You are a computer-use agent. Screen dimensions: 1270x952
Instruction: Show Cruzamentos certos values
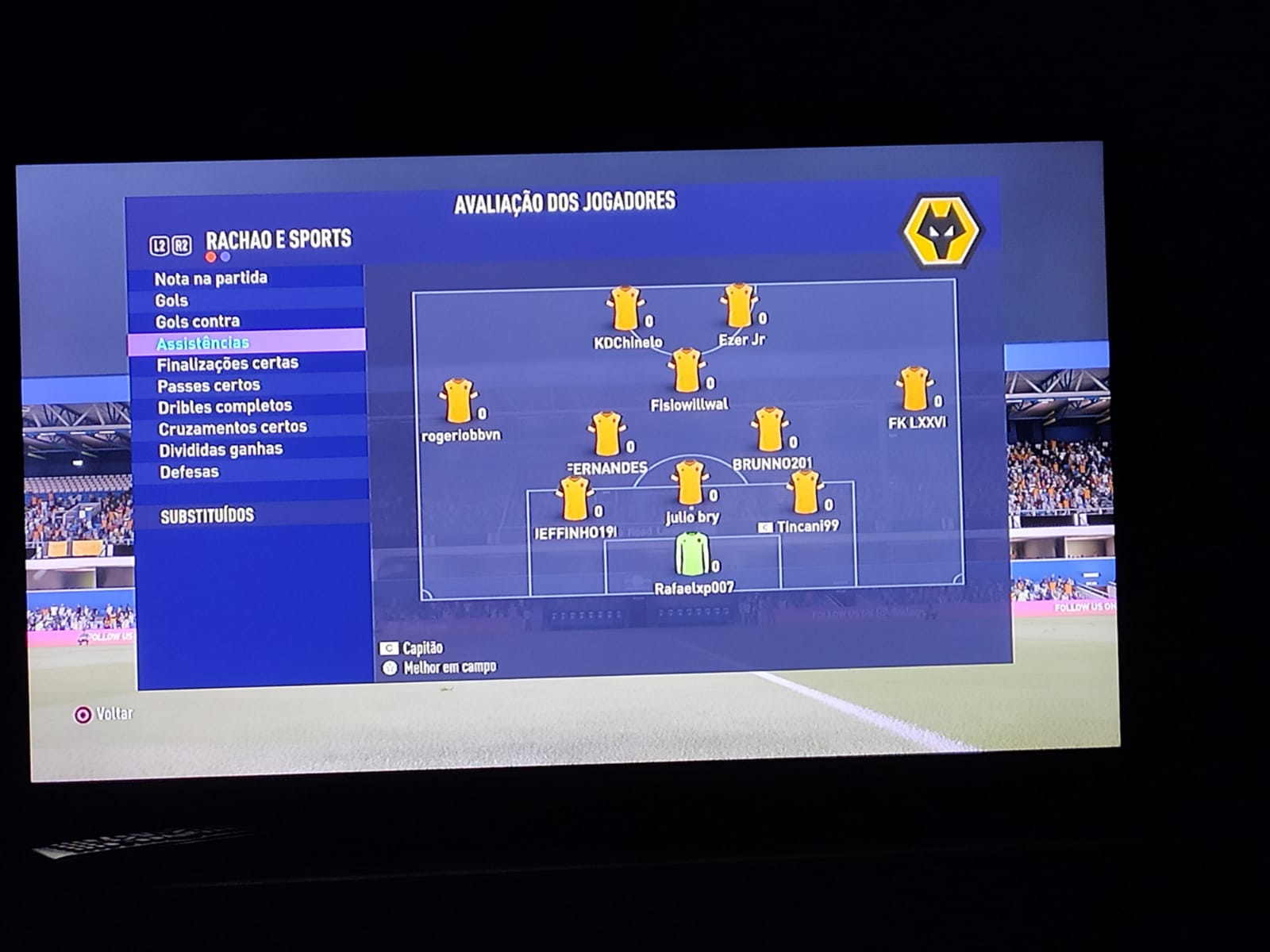coord(233,428)
